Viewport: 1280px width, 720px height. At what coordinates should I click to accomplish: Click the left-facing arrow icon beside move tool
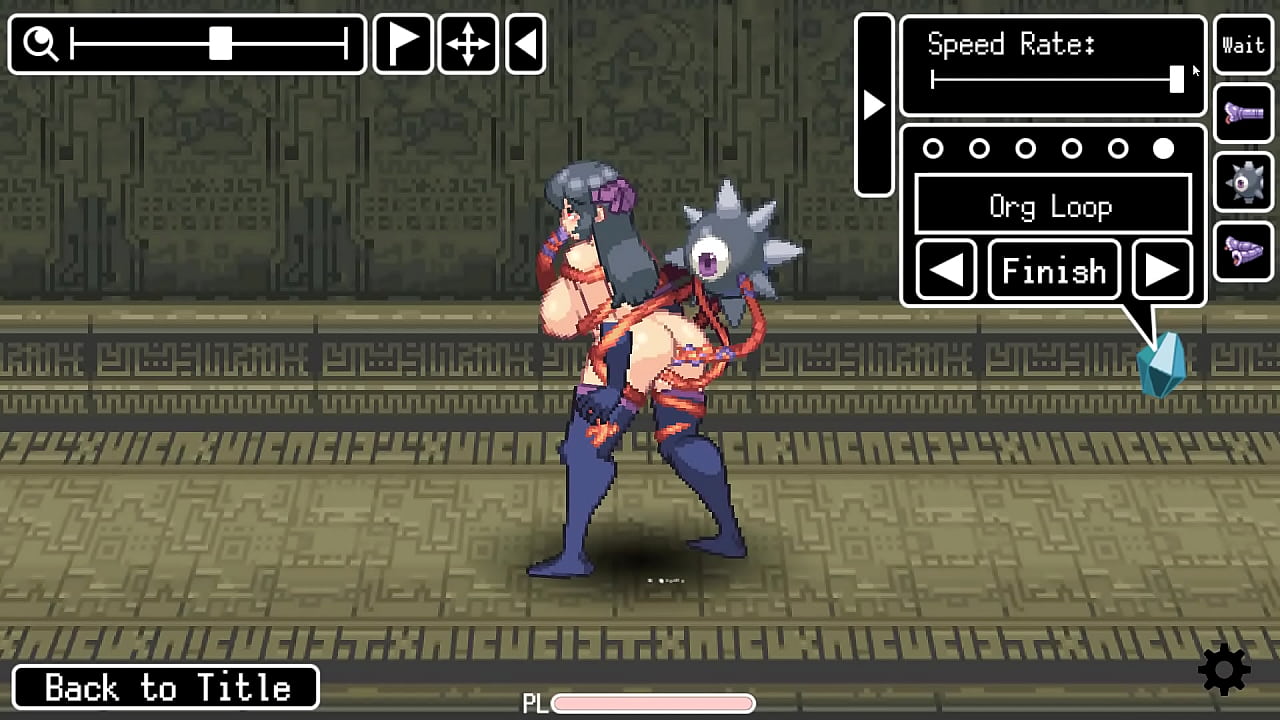click(525, 44)
